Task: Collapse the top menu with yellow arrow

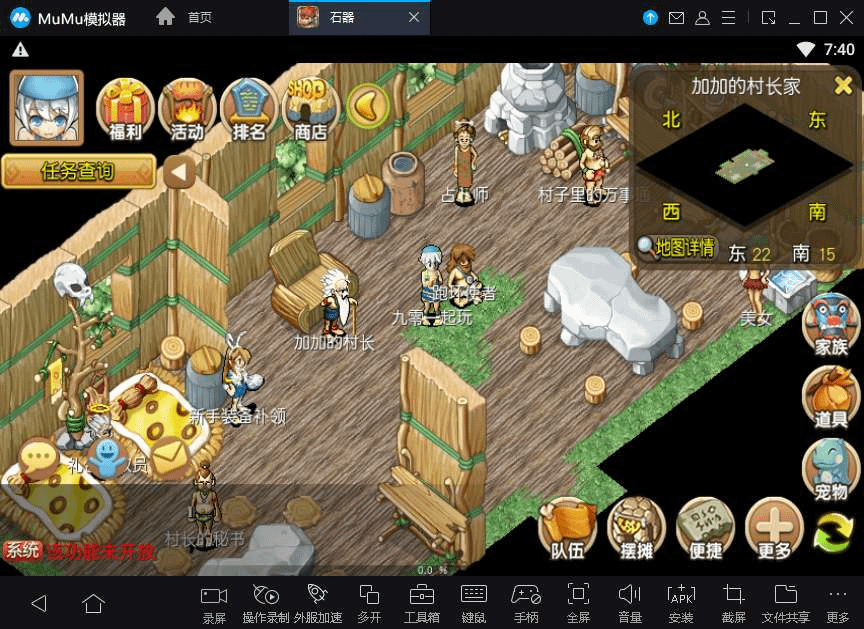Action: tap(367, 104)
